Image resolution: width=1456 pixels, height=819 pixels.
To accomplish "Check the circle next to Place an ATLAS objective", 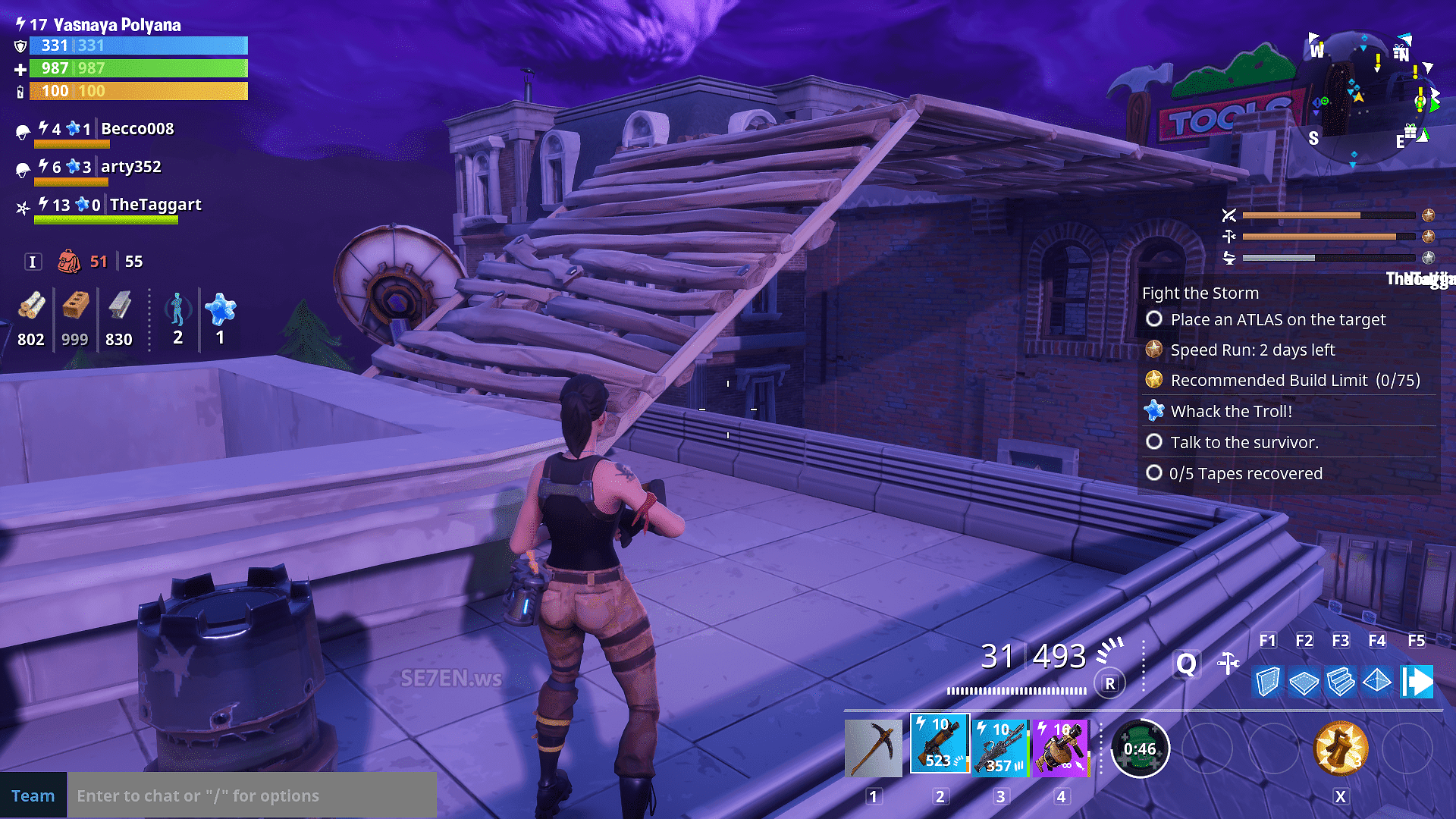I will tap(1154, 319).
